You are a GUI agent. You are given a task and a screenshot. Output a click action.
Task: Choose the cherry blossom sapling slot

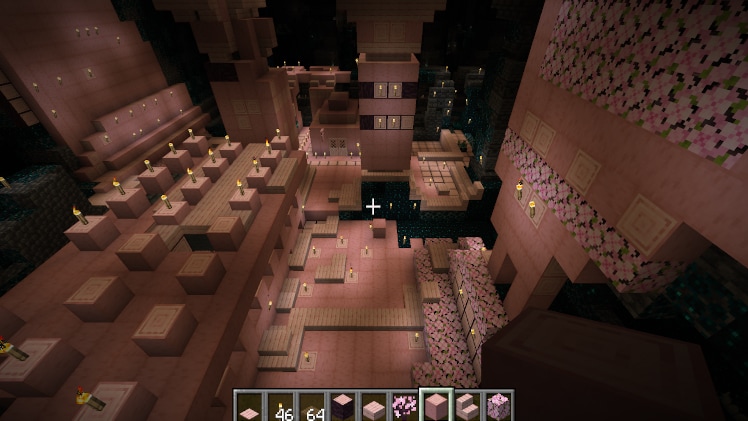coord(404,406)
